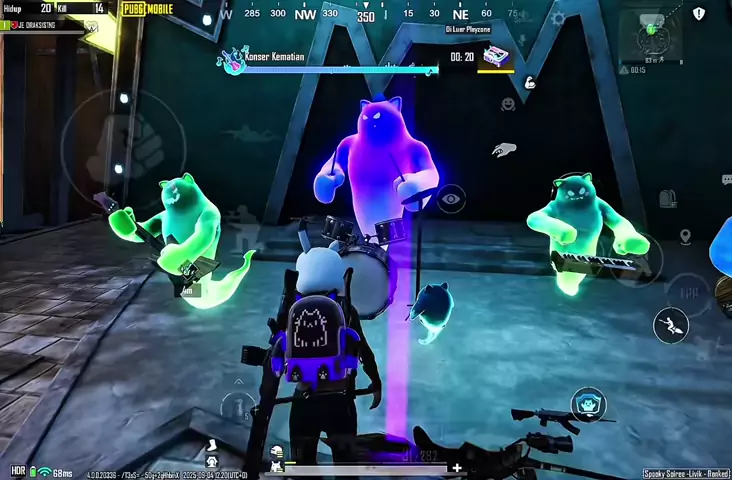Place a map location marker
The image size is (732, 480).
click(x=685, y=237)
